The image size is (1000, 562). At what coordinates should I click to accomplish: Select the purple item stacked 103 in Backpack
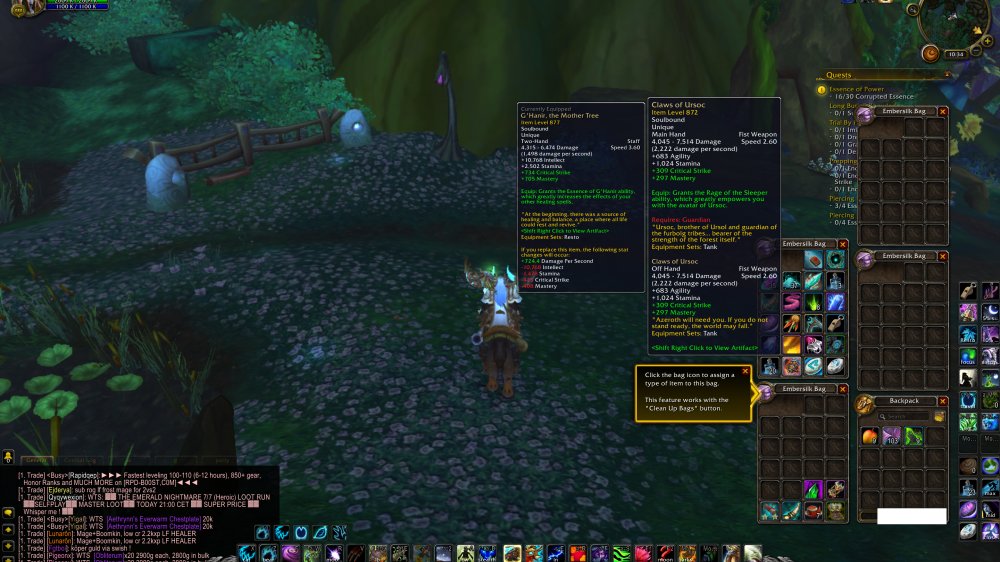891,436
